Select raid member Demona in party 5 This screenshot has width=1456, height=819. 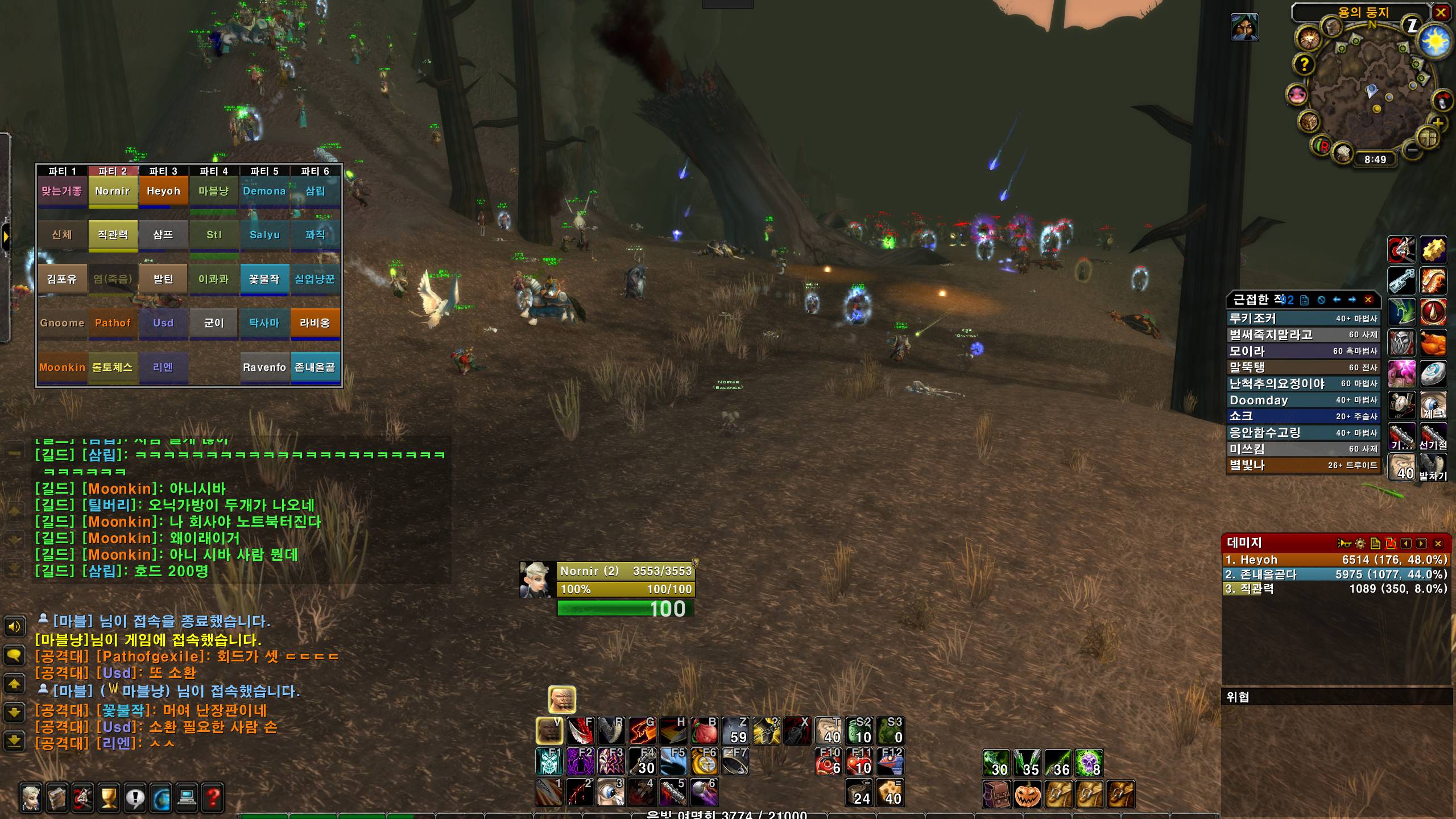tap(264, 191)
